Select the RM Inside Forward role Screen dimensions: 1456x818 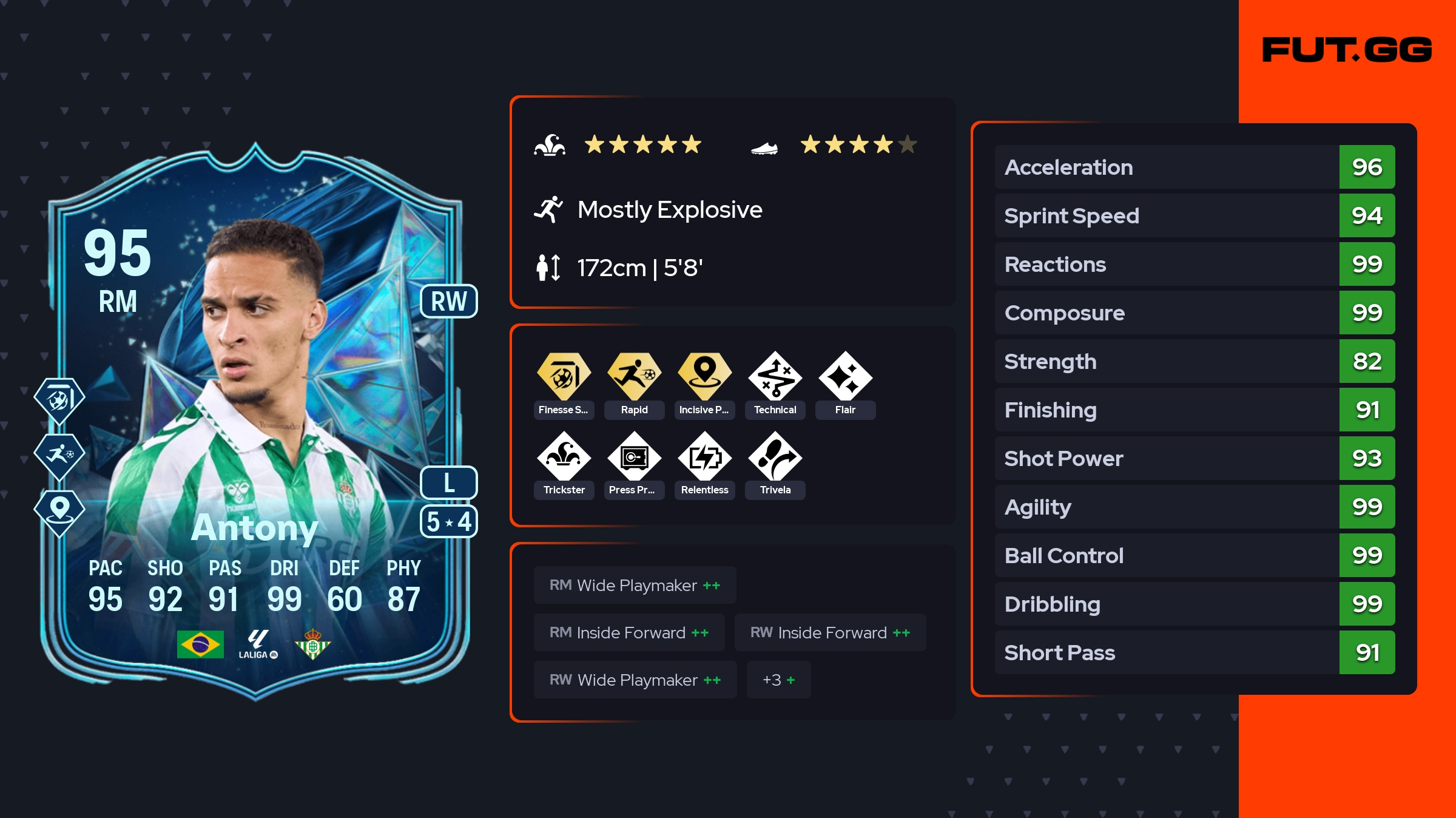629,633
